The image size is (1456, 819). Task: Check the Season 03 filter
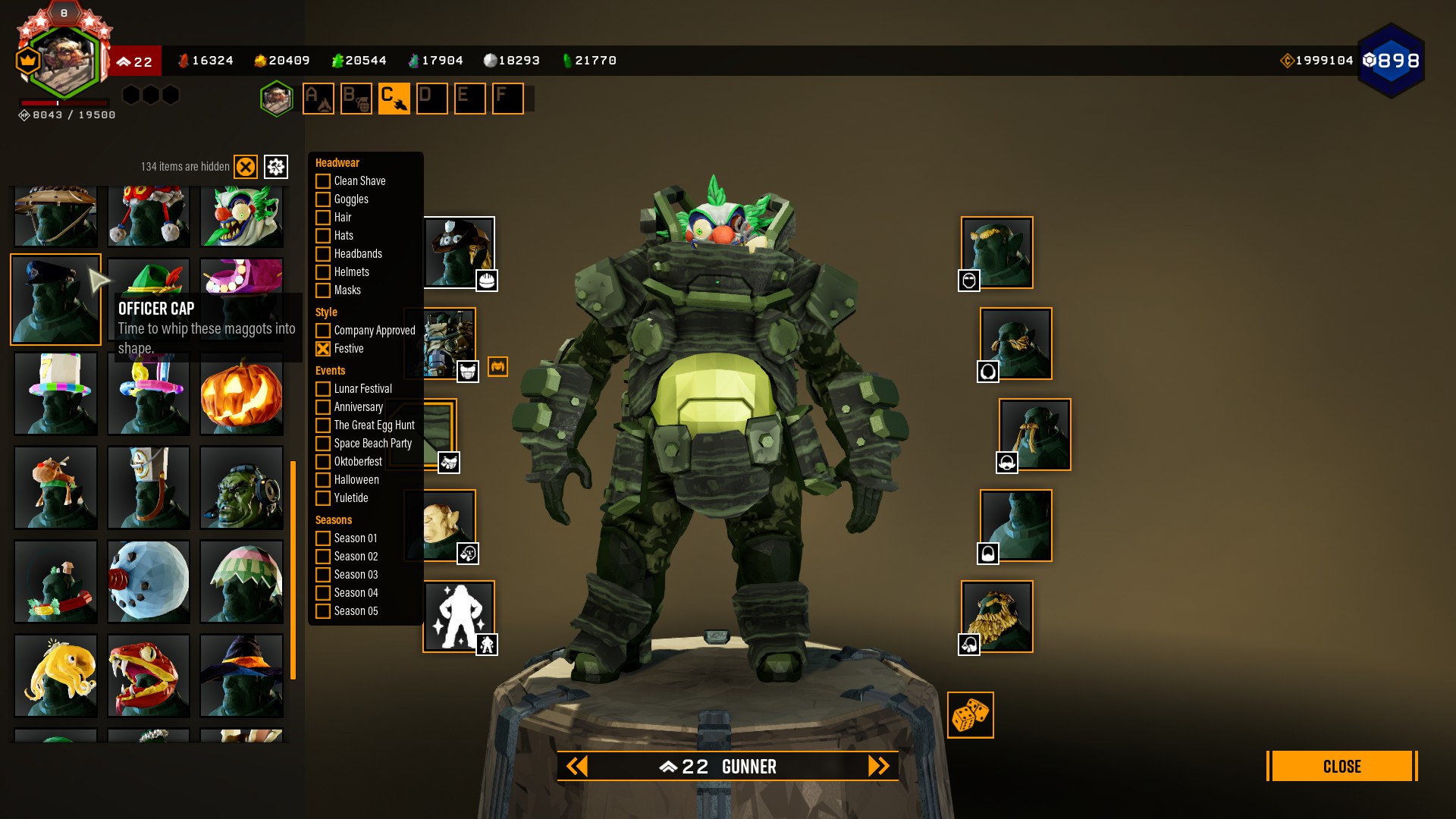(x=323, y=575)
